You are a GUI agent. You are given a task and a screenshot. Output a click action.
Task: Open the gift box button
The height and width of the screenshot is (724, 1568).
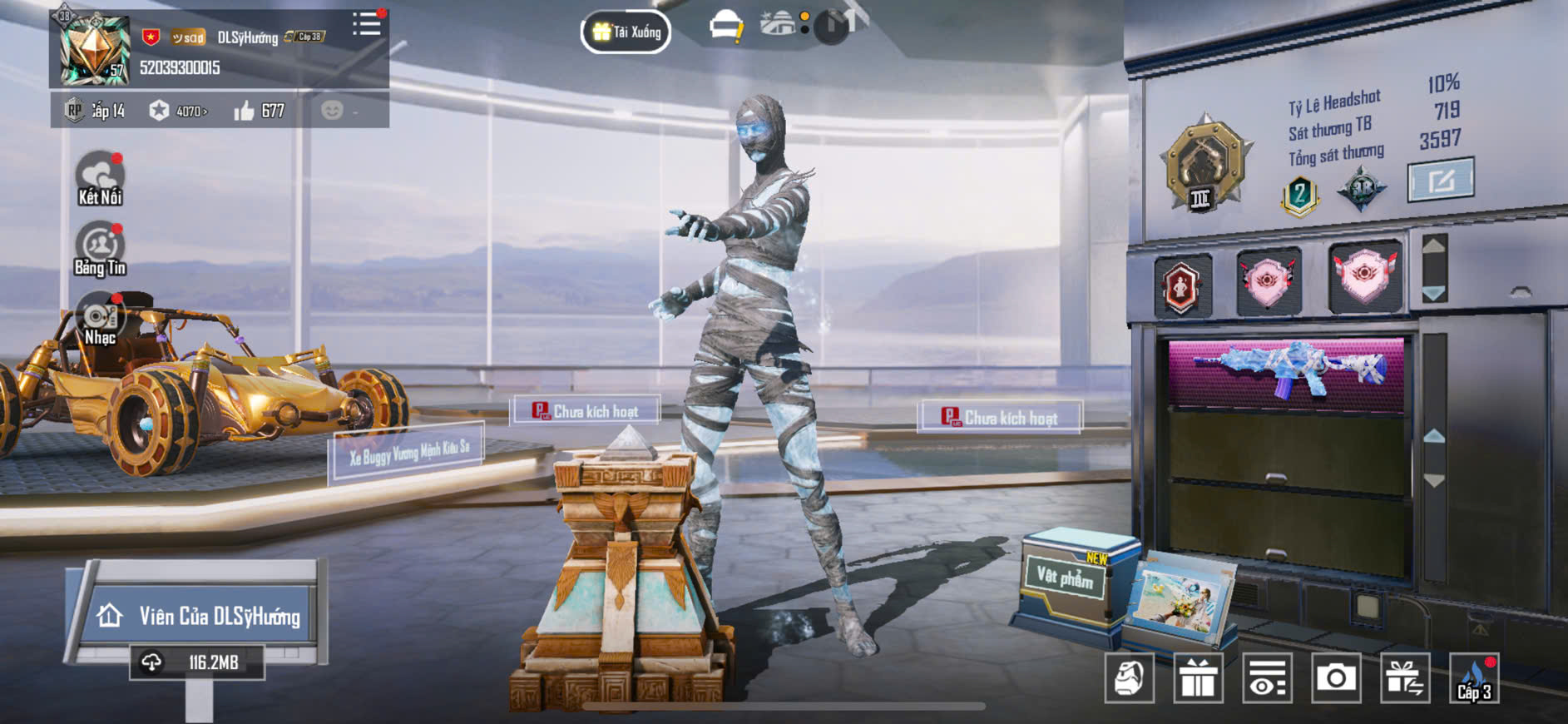[1198, 678]
